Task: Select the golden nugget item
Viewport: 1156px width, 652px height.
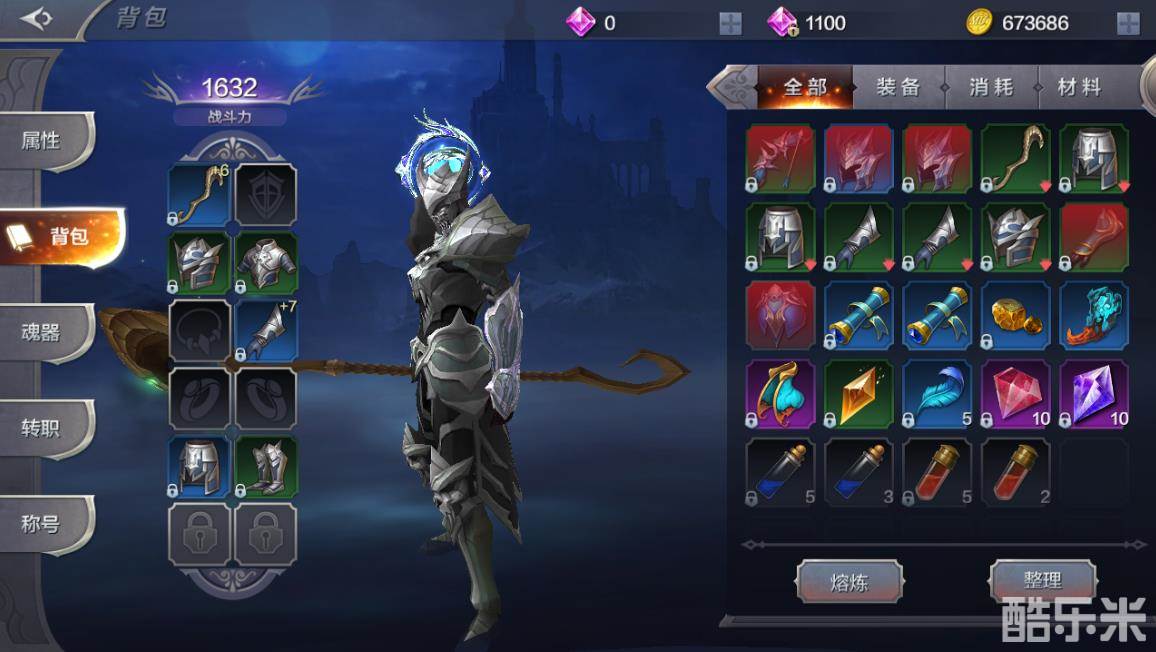Action: click(1015, 316)
